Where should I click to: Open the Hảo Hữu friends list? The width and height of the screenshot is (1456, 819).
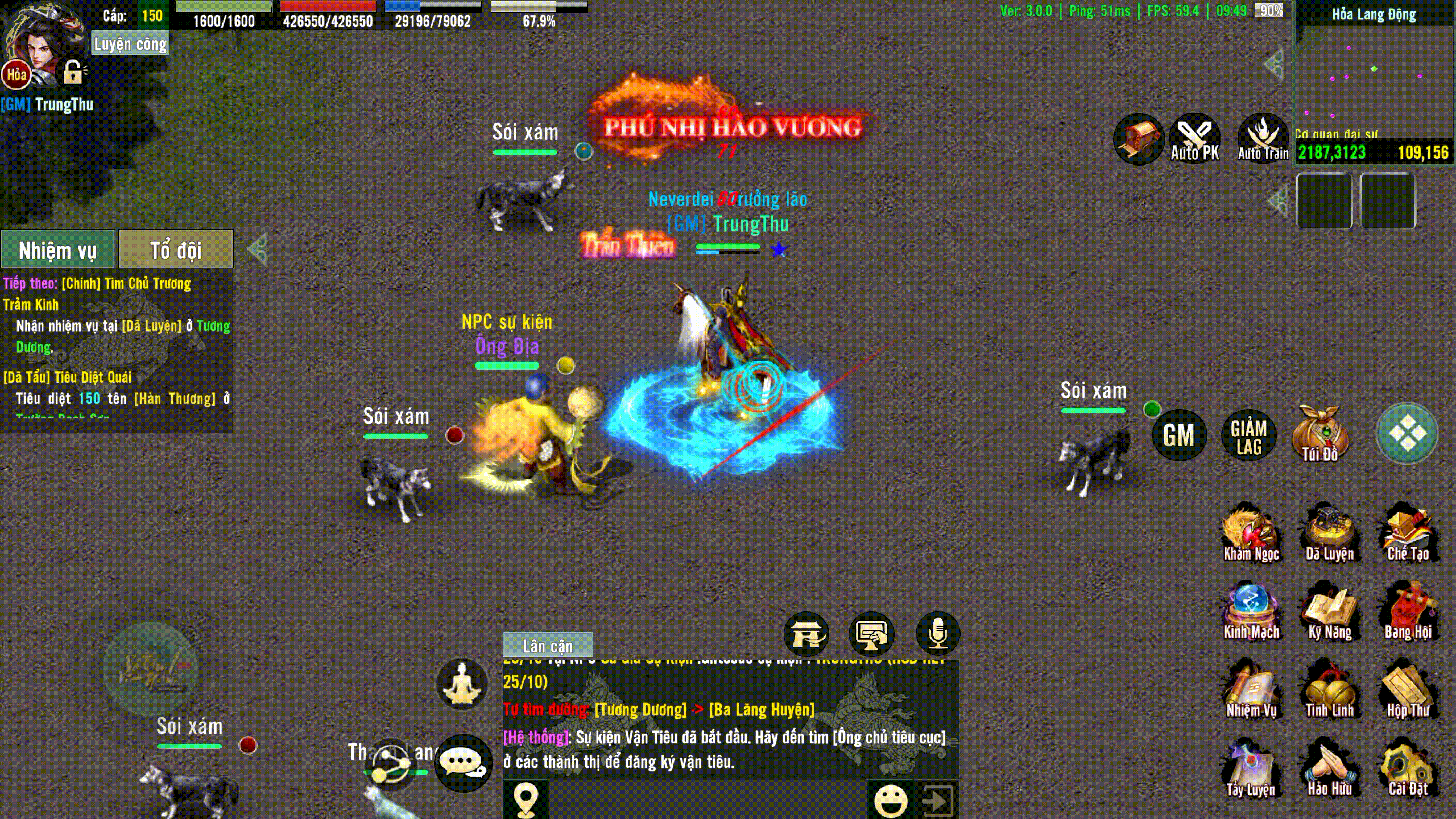tap(1329, 770)
